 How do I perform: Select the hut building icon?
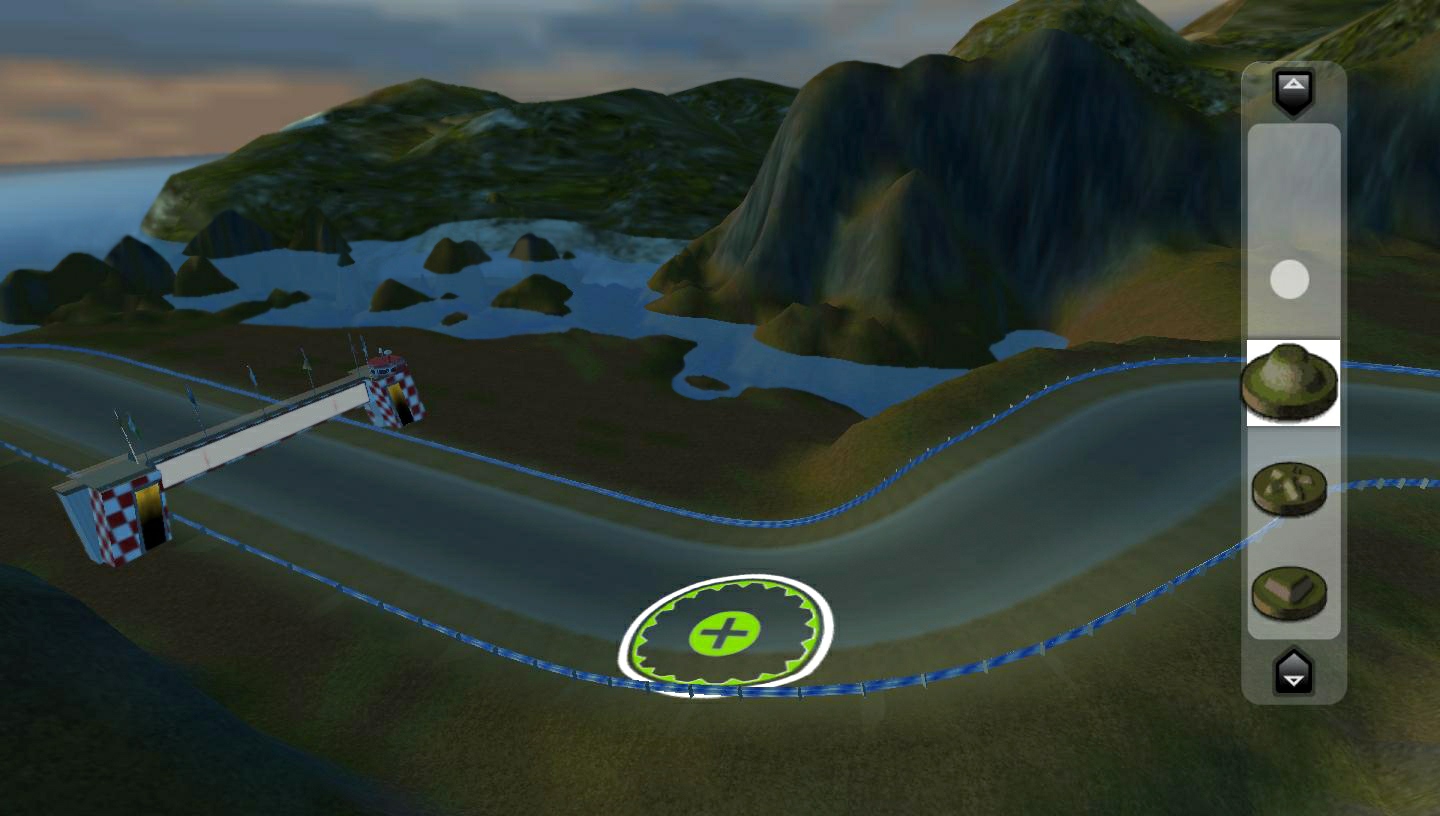click(x=1291, y=592)
